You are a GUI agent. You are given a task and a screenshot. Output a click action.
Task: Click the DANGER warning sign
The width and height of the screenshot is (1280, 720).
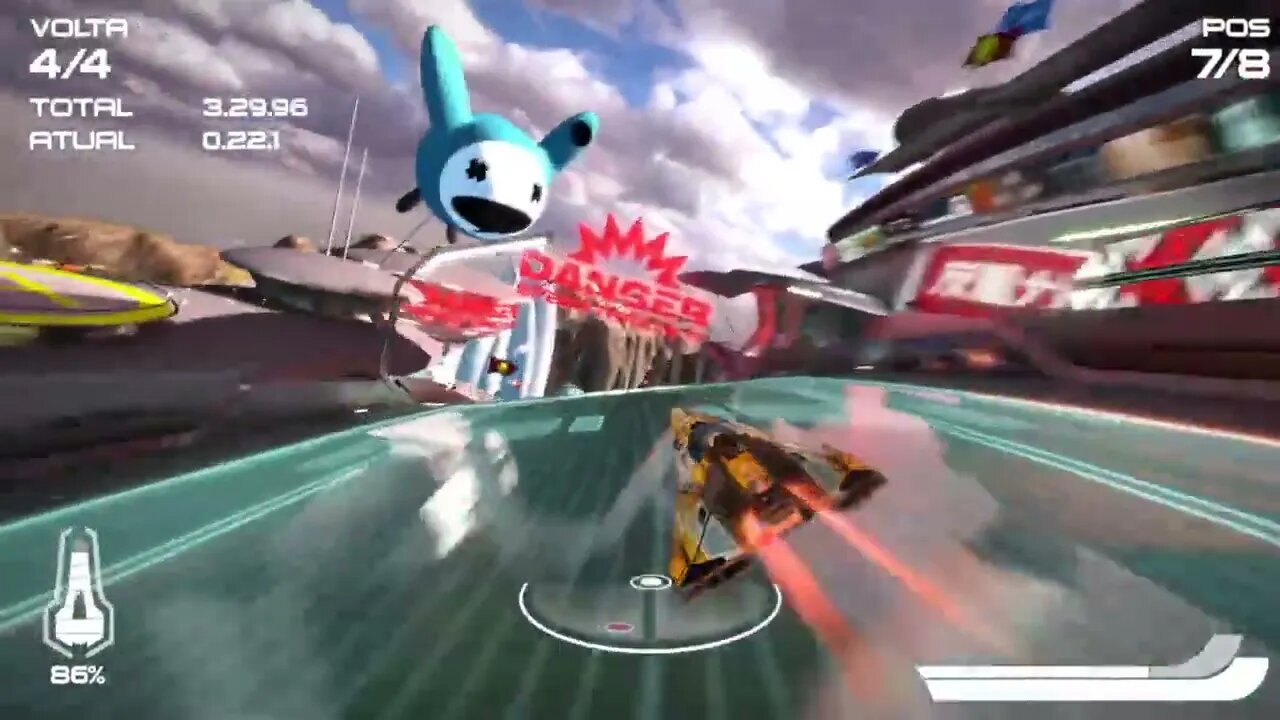600,275
